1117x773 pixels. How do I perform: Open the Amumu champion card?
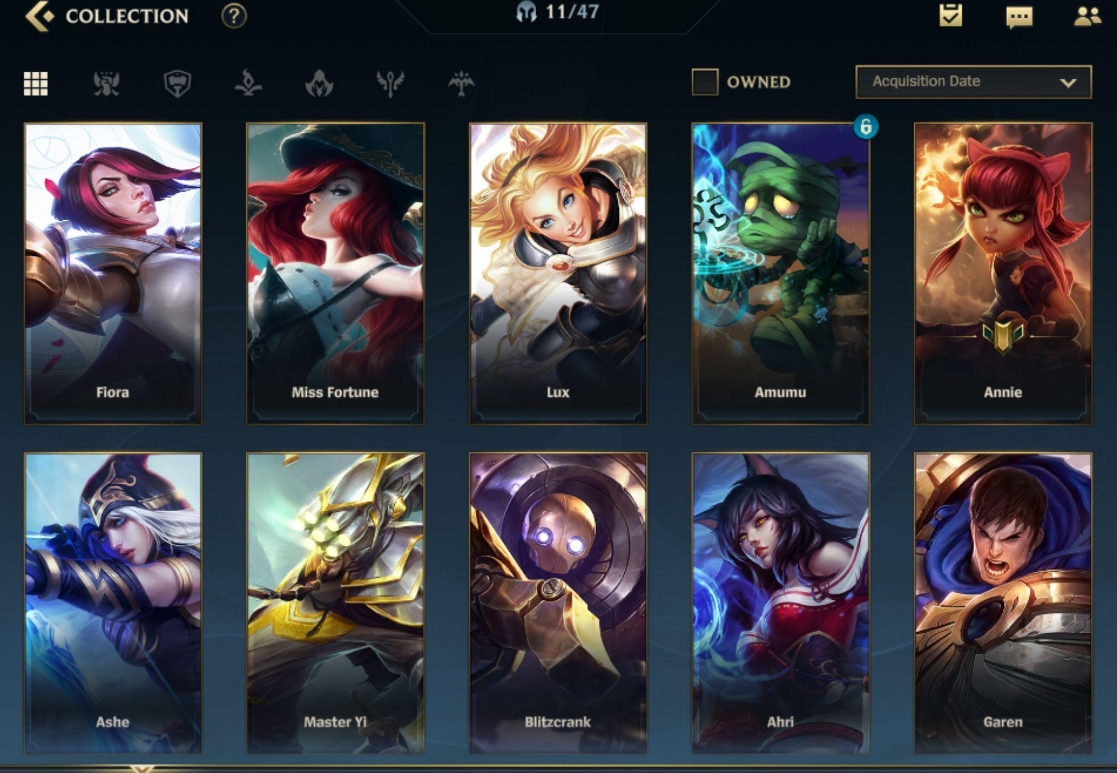(x=780, y=273)
